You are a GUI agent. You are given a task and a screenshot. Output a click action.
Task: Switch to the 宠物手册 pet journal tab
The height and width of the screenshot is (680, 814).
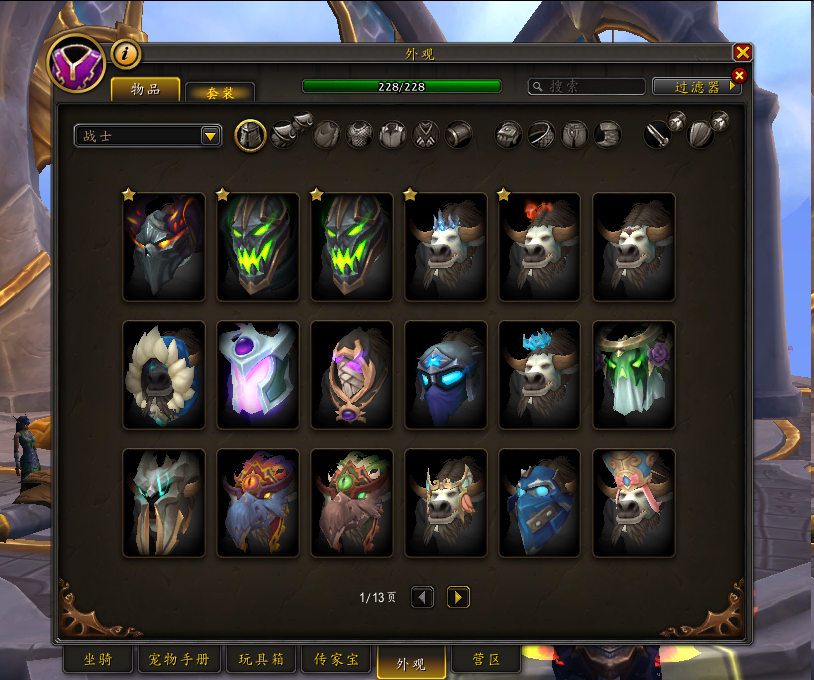pos(178,660)
